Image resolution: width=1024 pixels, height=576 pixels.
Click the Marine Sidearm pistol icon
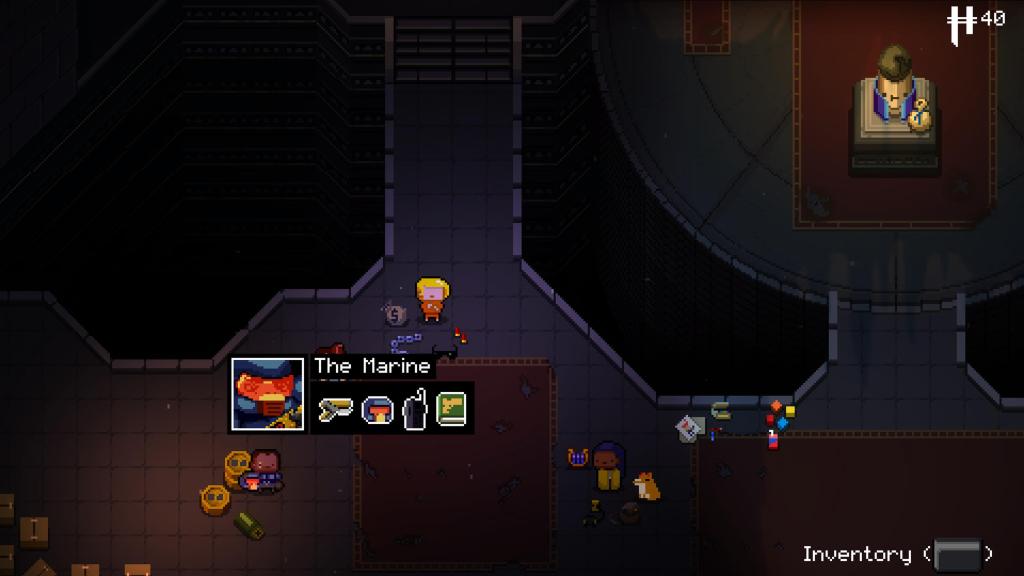[x=335, y=409]
